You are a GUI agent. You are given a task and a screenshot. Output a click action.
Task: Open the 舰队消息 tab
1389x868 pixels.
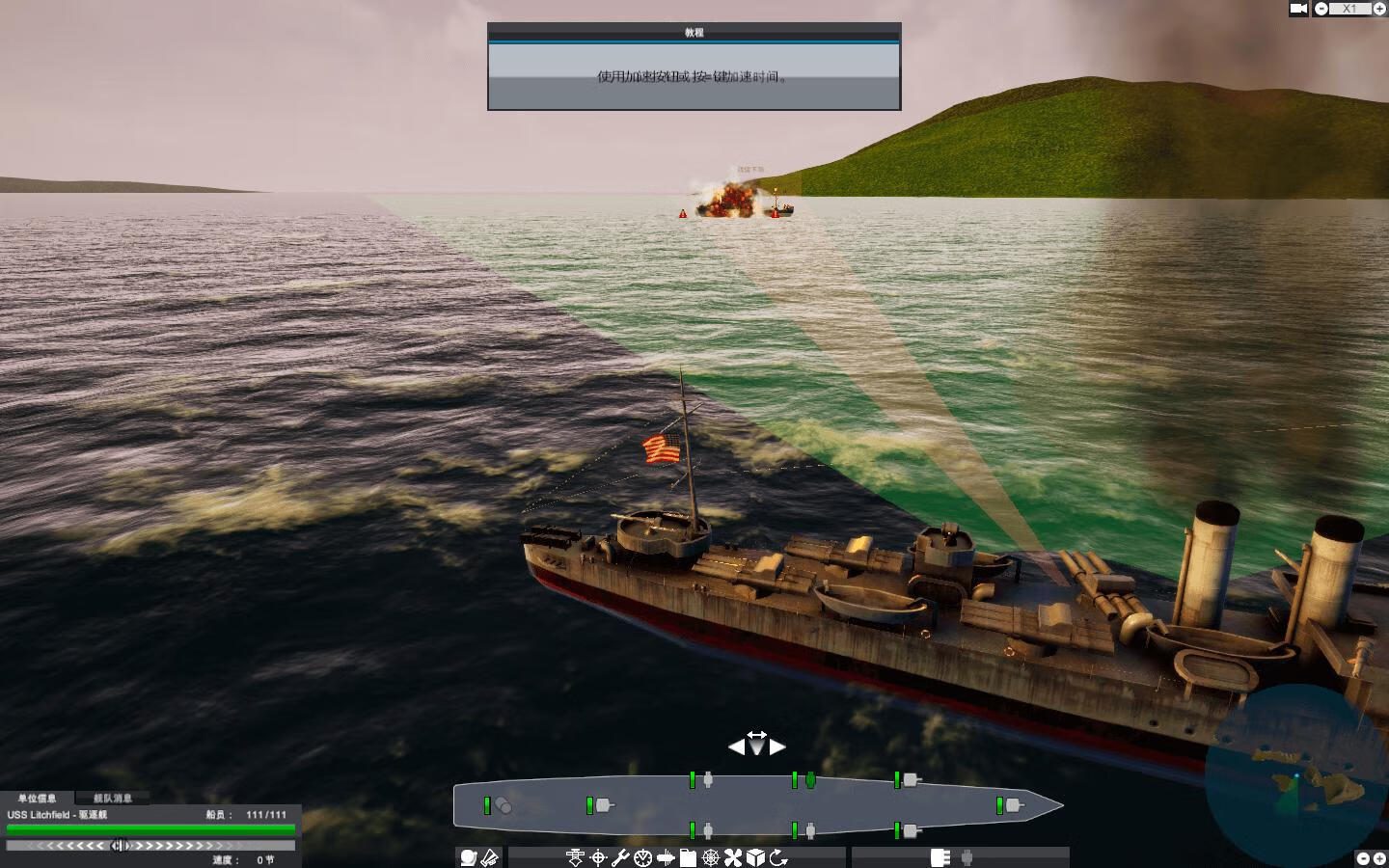coord(113,799)
